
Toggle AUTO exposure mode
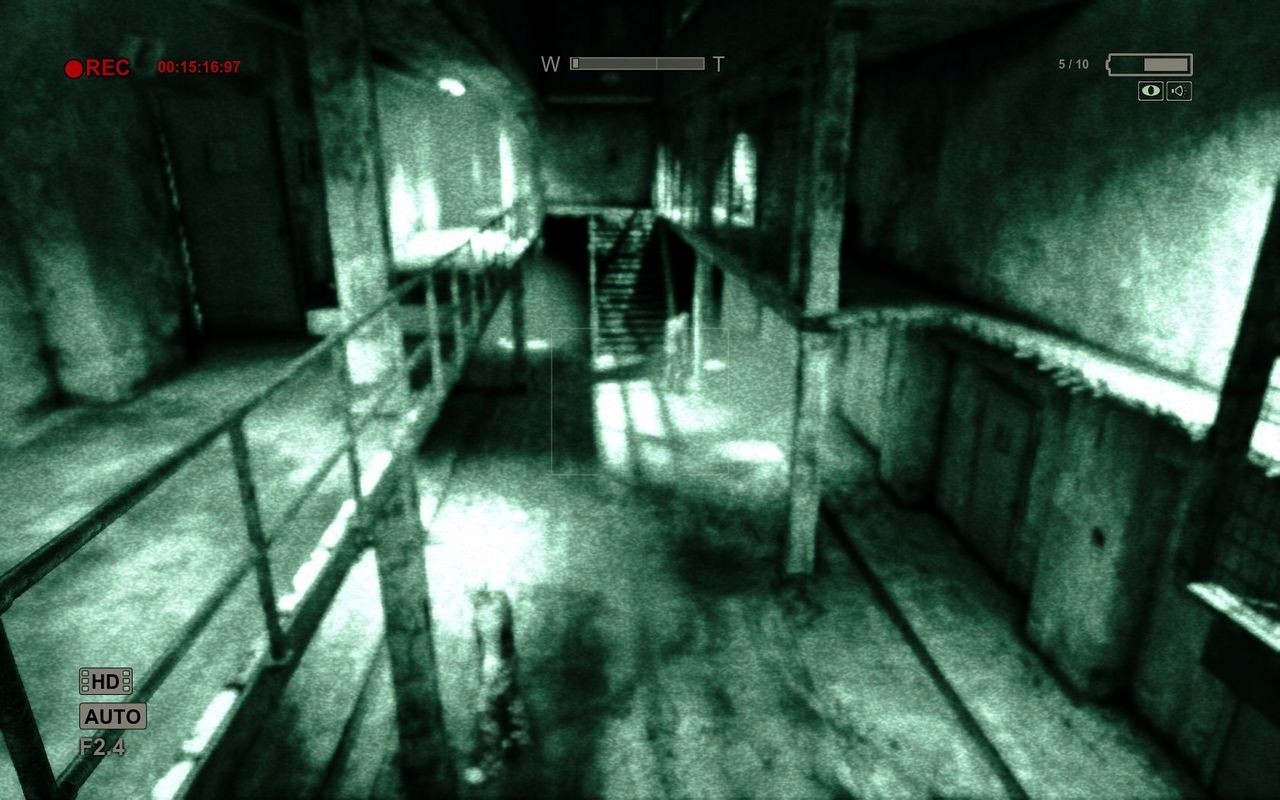pos(112,716)
